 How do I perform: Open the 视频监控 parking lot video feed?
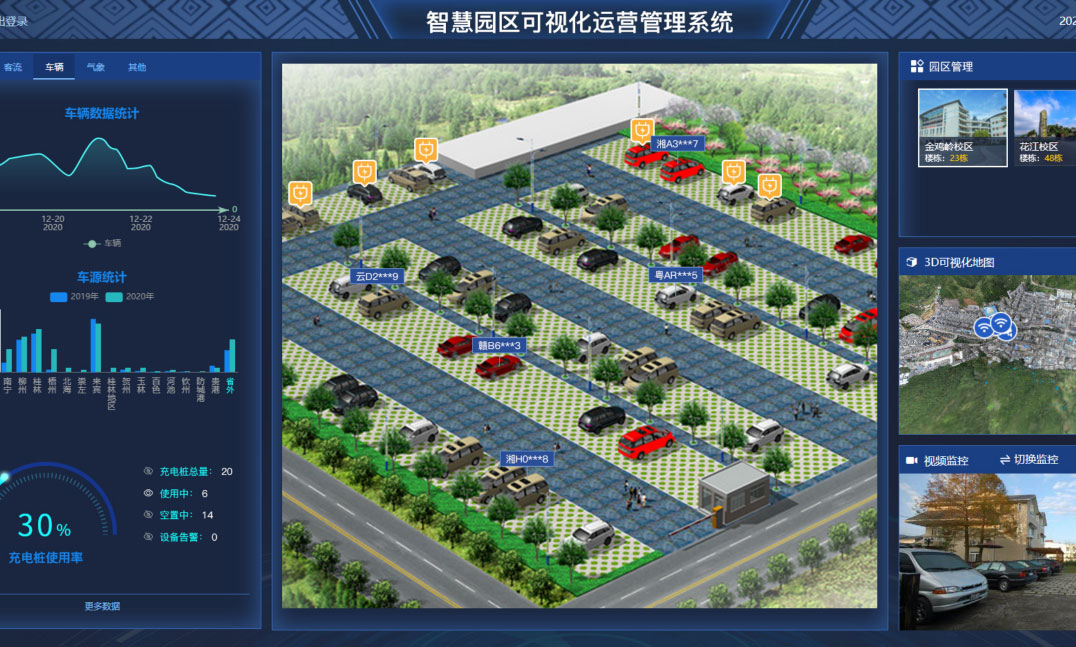pyautogui.click(x=987, y=552)
